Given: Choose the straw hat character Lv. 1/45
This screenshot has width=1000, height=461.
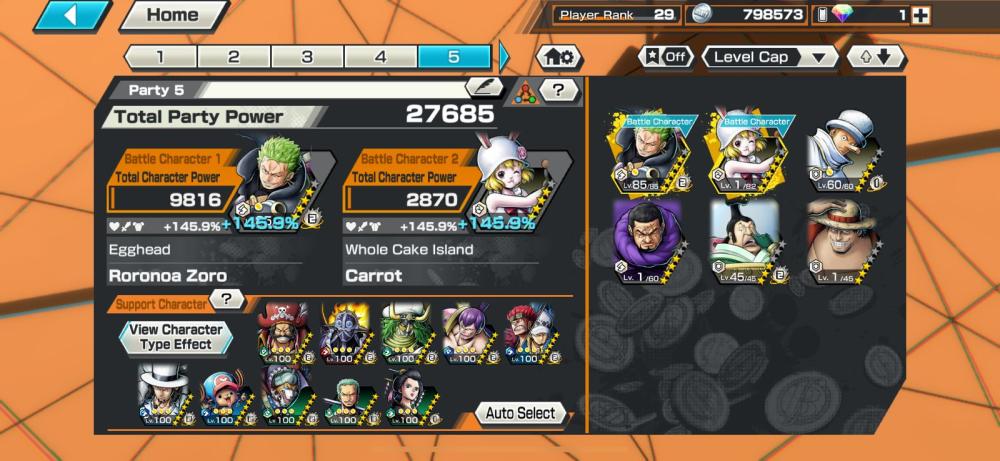Looking at the screenshot, I should click(839, 240).
